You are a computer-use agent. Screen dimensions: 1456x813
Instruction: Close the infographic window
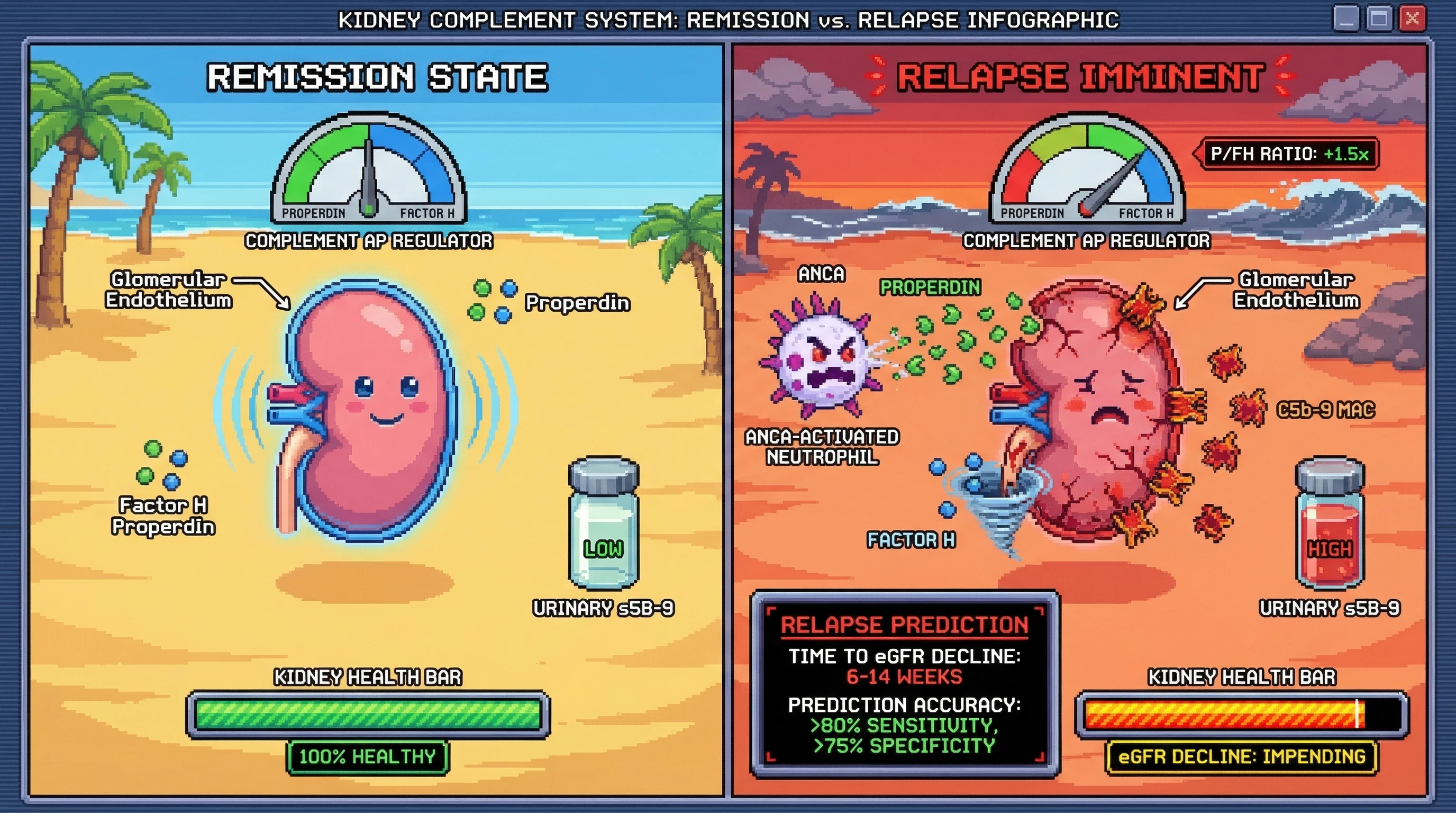(x=1412, y=19)
